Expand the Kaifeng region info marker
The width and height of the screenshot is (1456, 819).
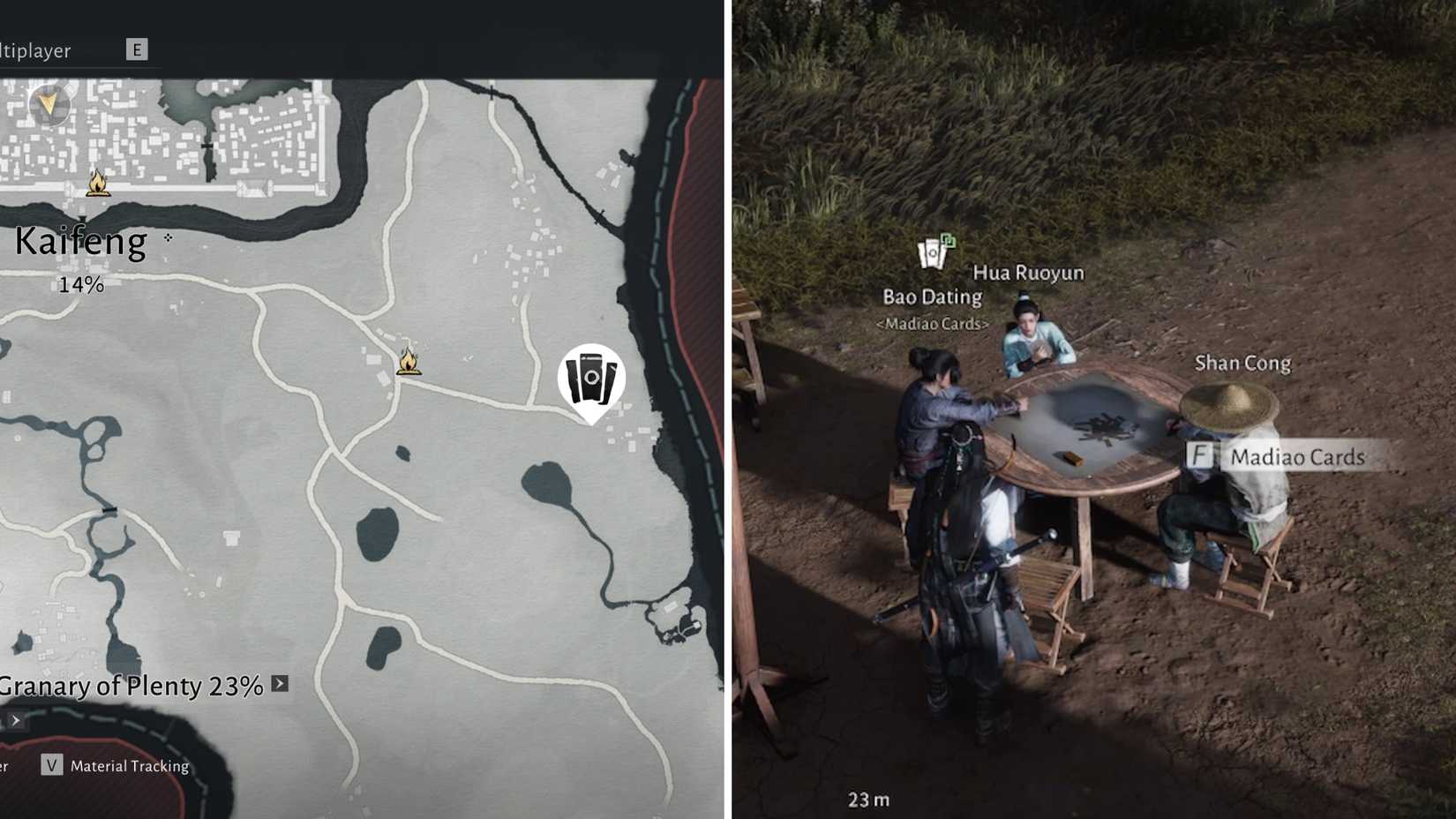coord(168,238)
